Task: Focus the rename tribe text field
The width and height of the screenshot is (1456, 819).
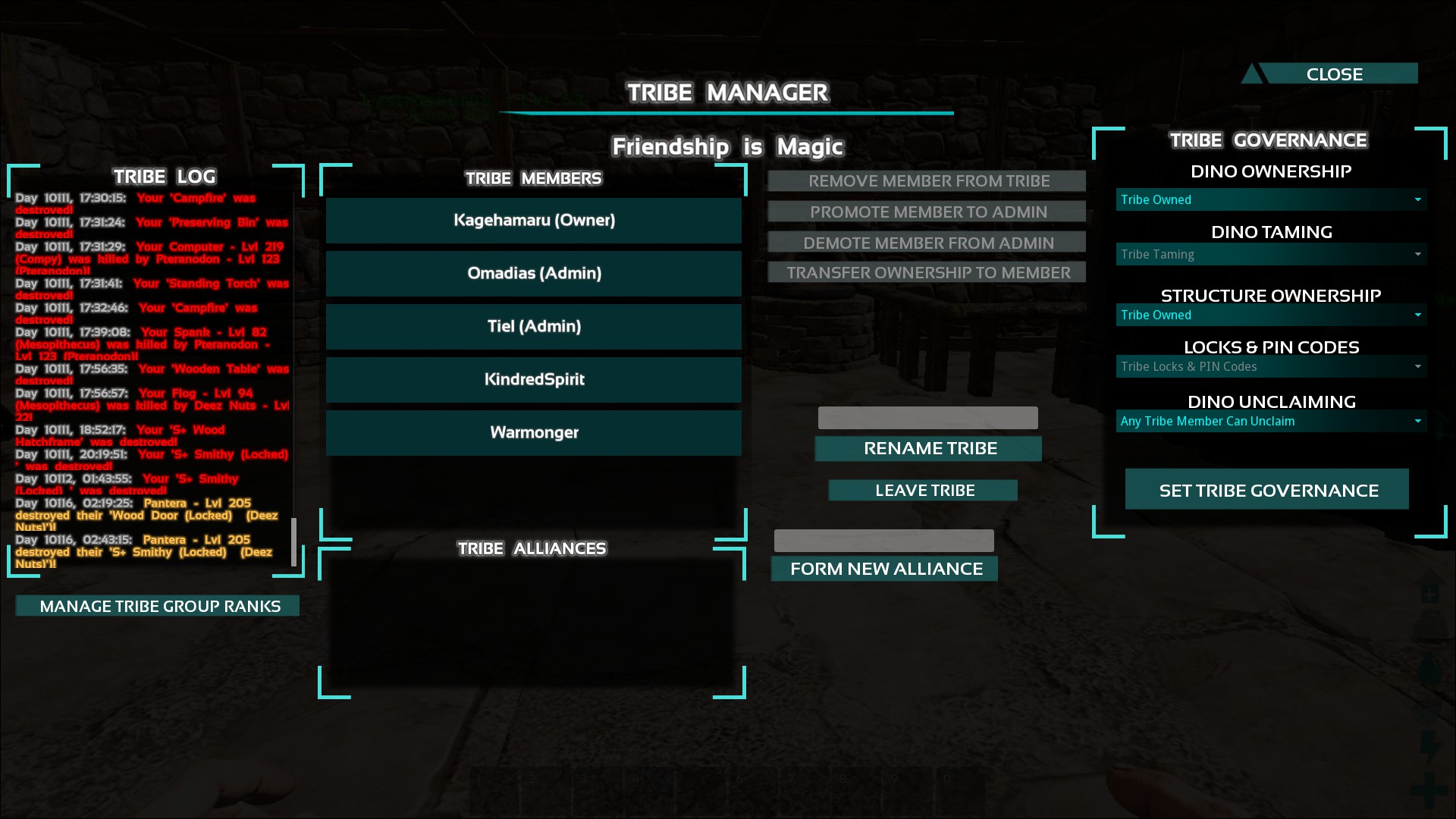Action: 927,418
